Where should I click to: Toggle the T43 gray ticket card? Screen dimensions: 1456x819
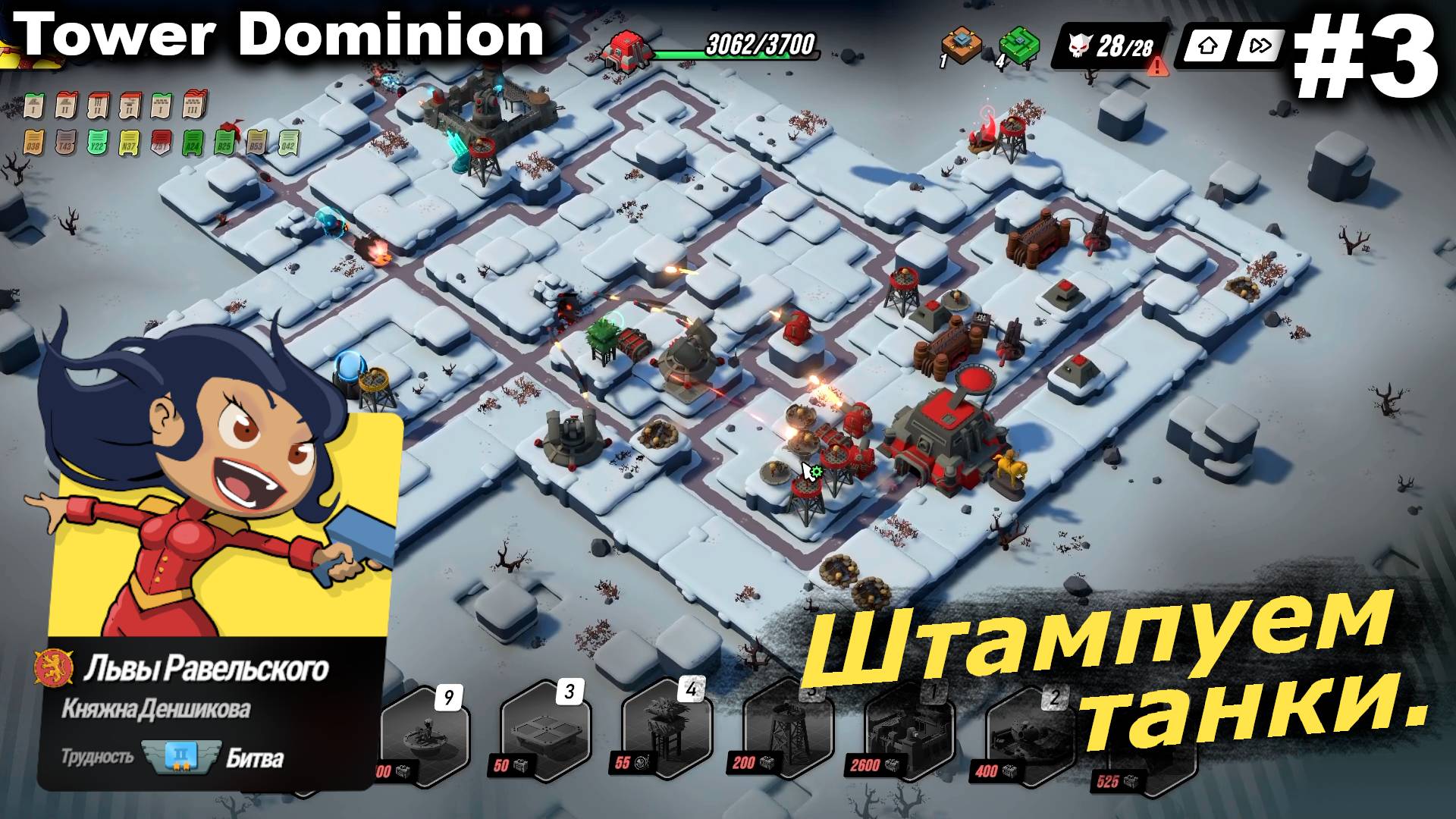tap(66, 142)
